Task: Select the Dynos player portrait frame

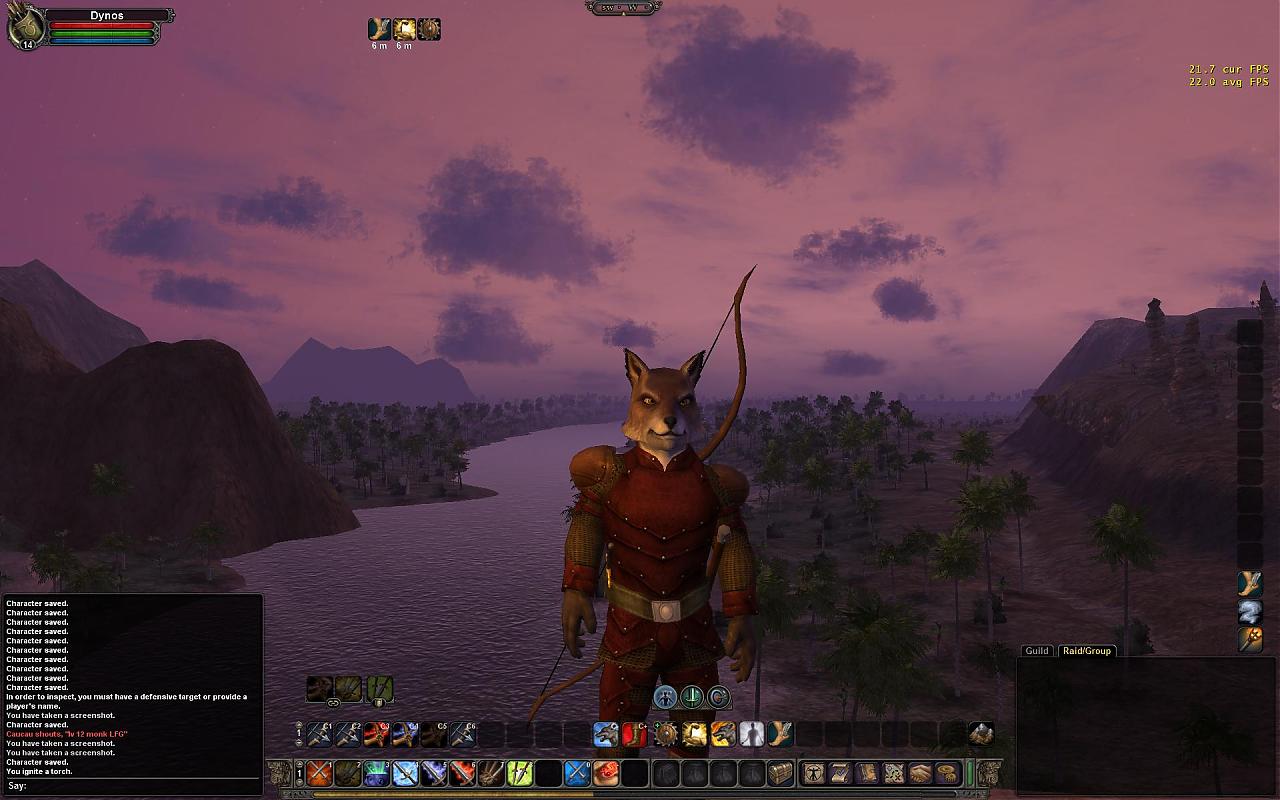Action: pos(24,28)
